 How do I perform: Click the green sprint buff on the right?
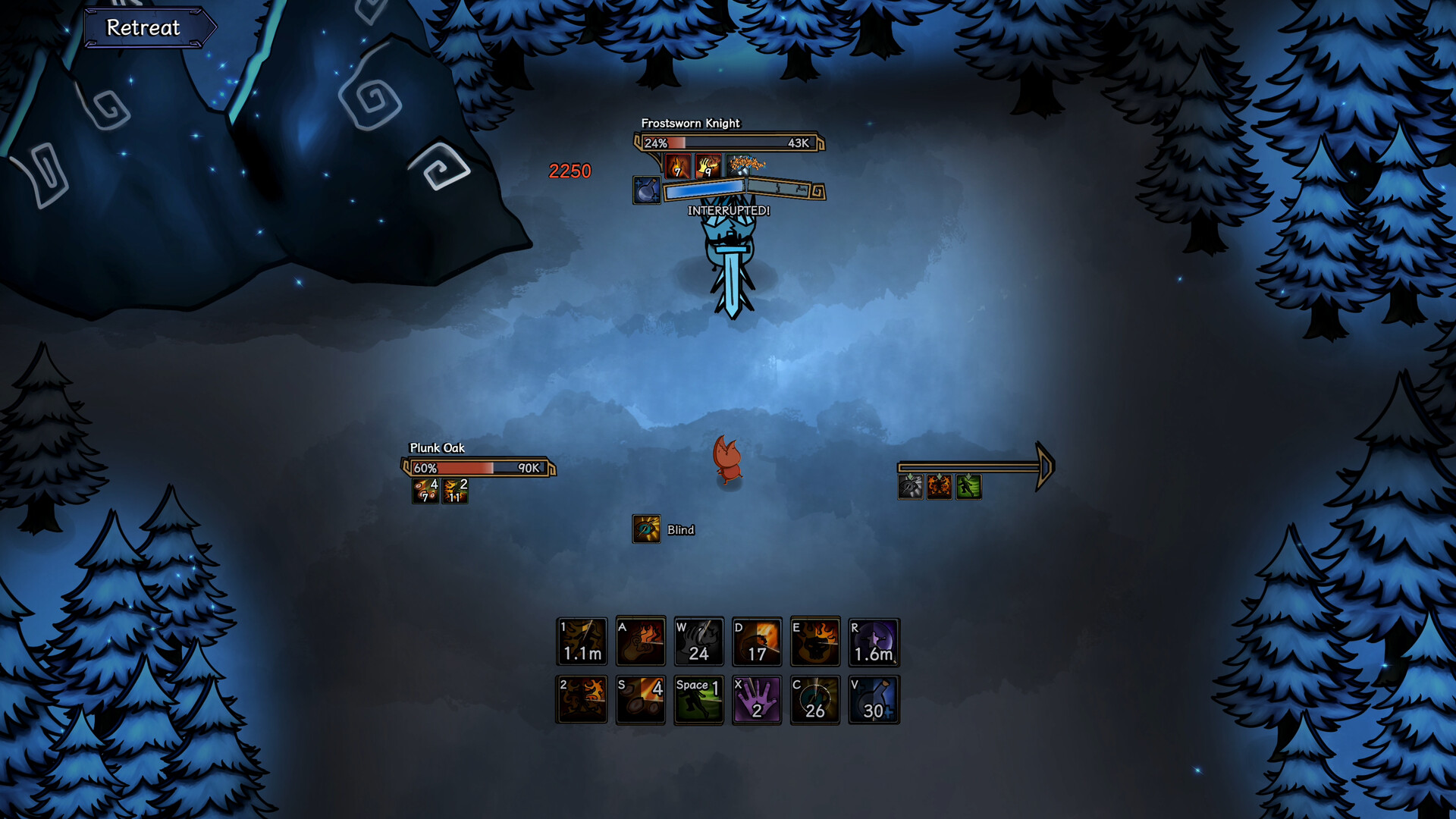(969, 487)
